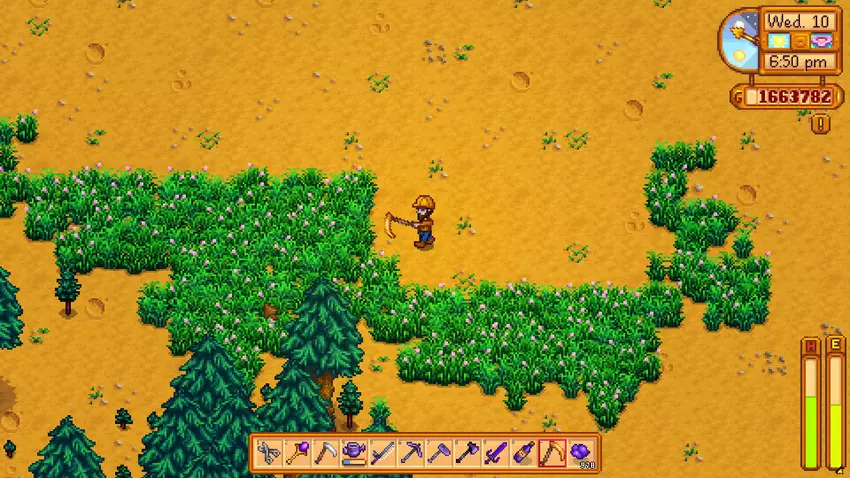This screenshot has height=478, width=850.
Task: Equip the purple watering can
Action: [x=354, y=453]
